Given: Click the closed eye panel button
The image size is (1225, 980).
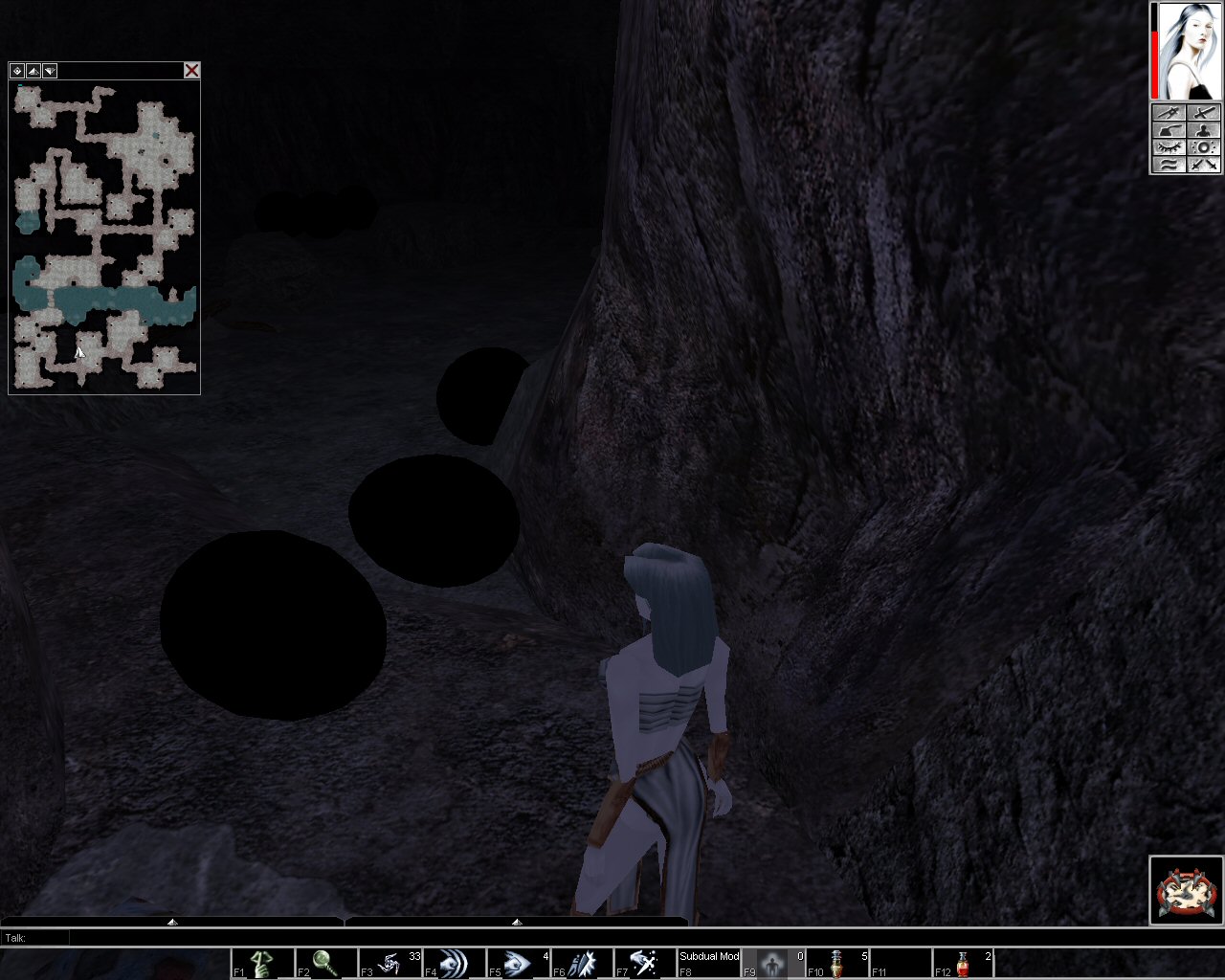Looking at the screenshot, I should coord(1169,148).
